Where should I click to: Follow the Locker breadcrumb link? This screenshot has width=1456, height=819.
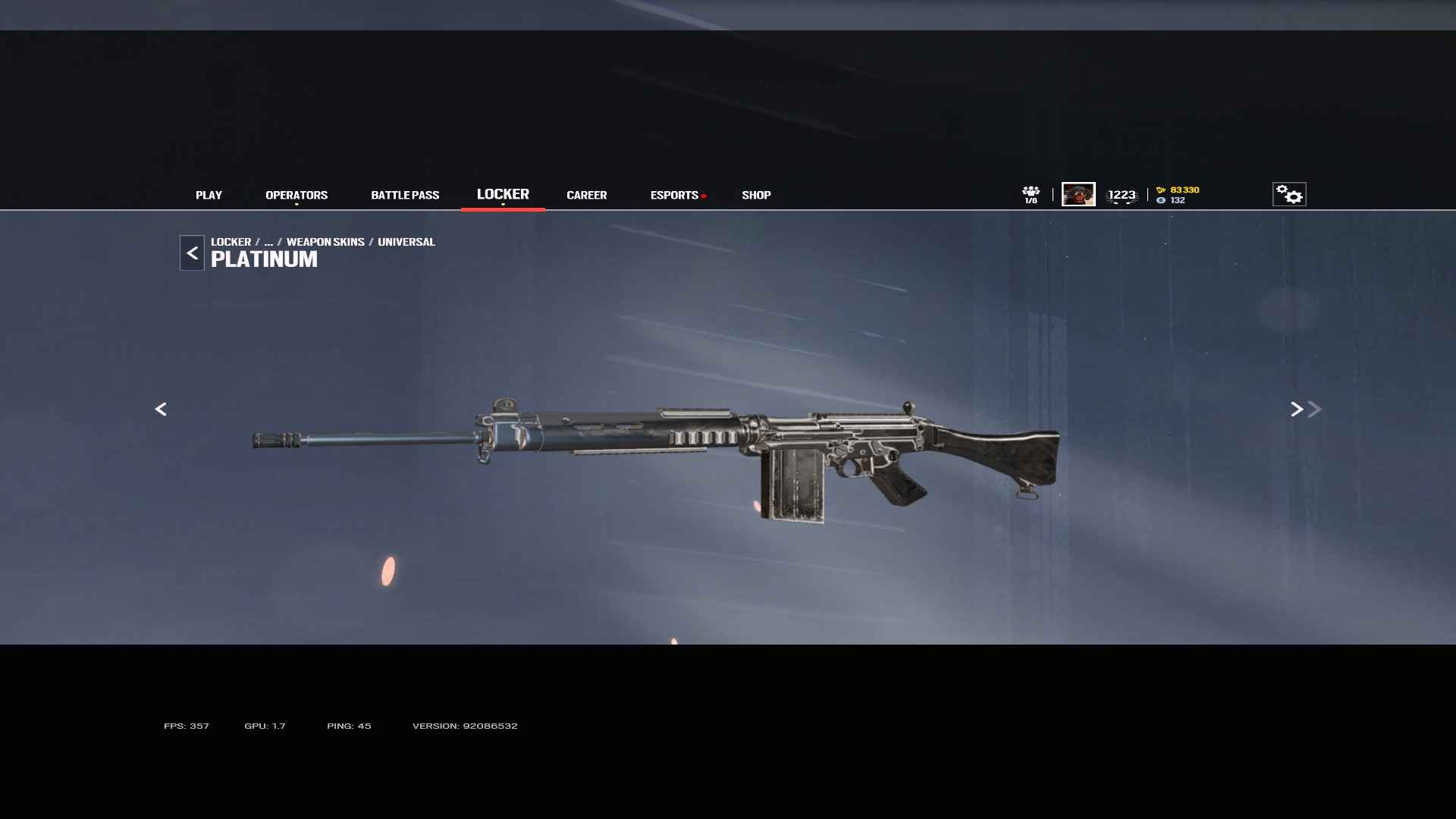click(231, 242)
